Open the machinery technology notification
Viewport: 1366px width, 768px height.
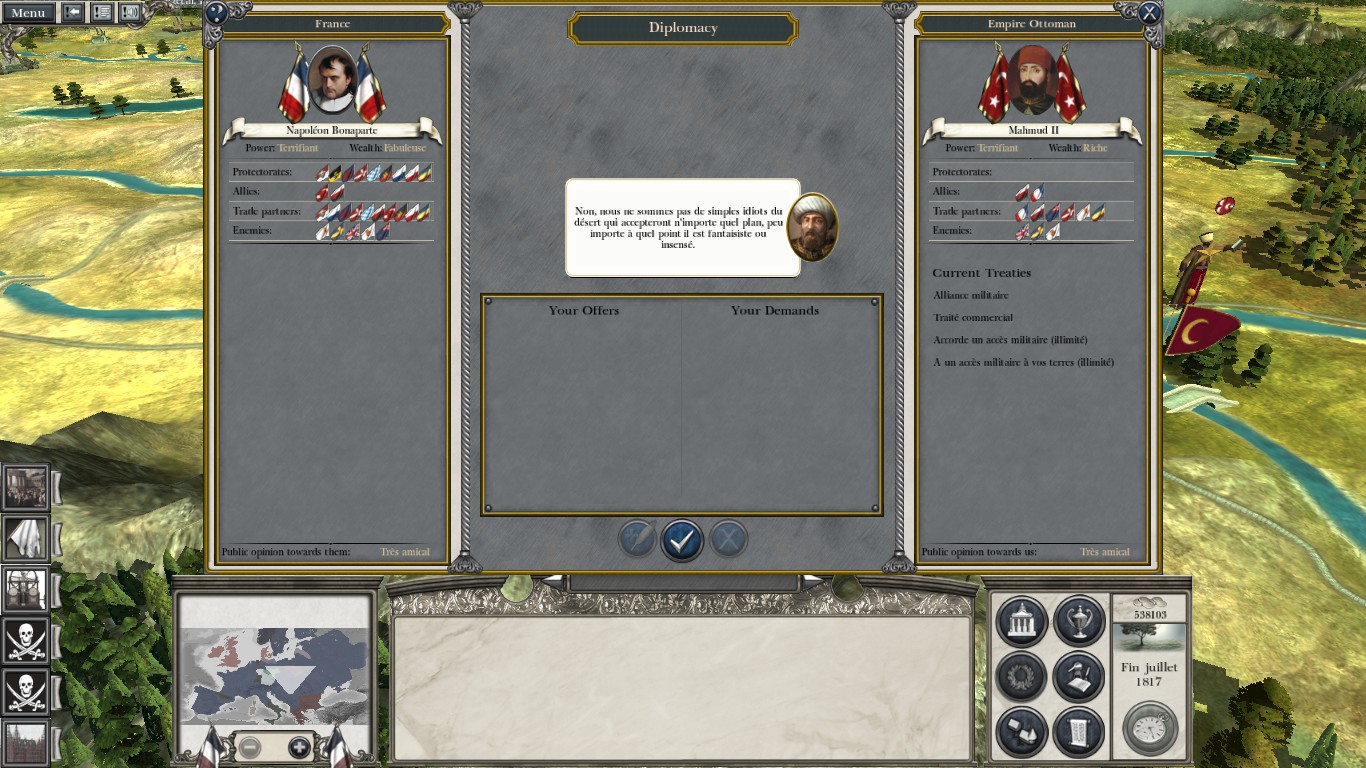[x=26, y=589]
